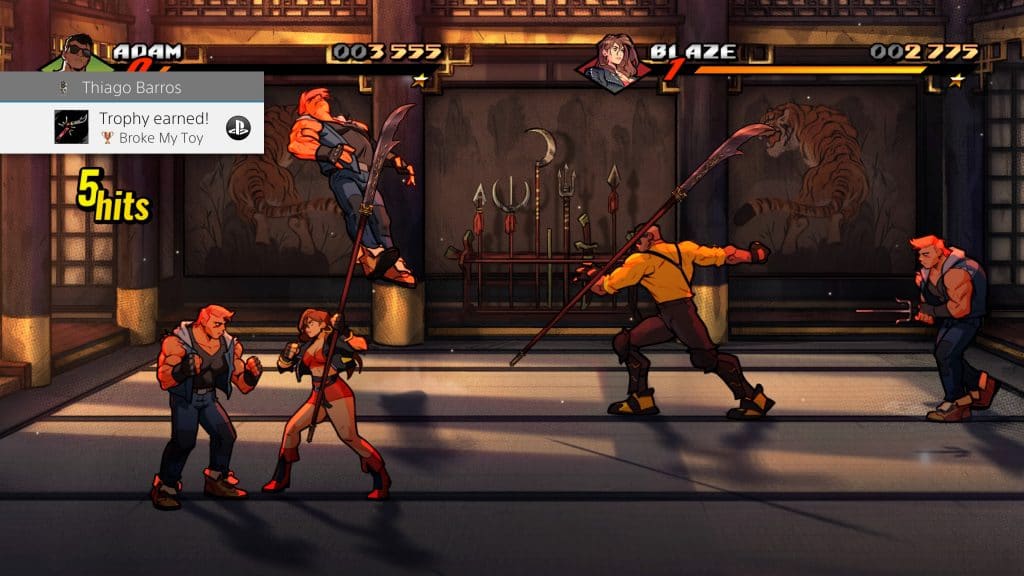Screen dimensions: 1024x576
Task: Click Adam's player portrait
Action: (x=78, y=52)
